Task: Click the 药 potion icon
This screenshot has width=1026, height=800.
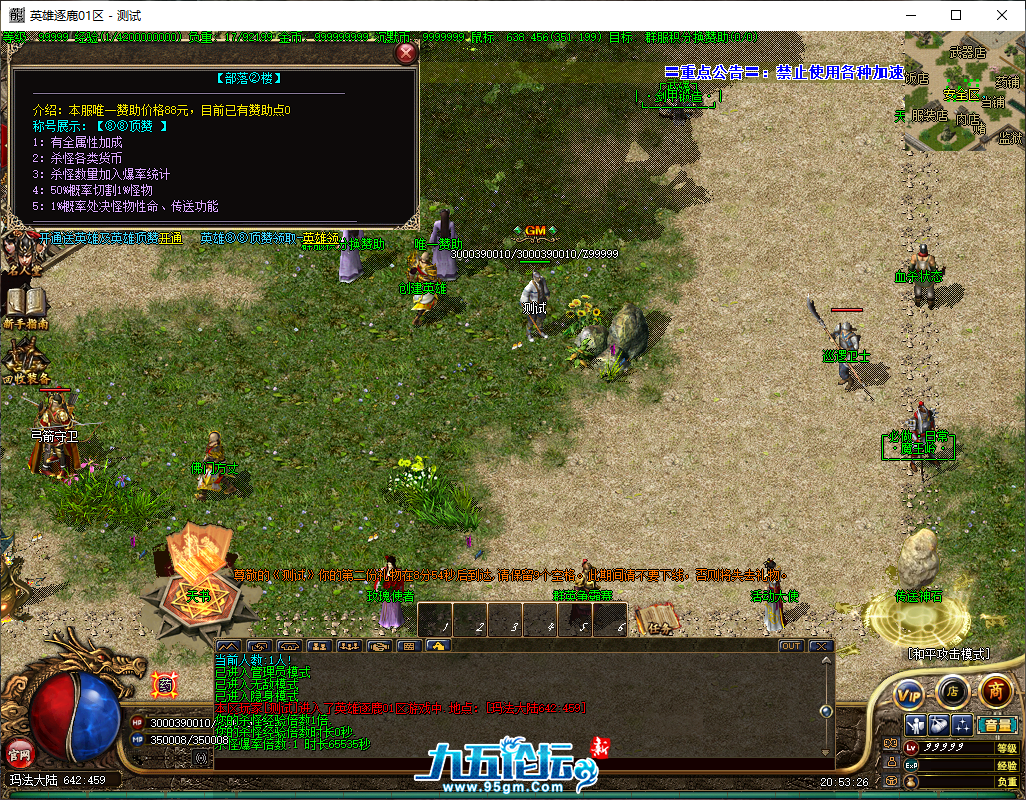Action: (163, 686)
